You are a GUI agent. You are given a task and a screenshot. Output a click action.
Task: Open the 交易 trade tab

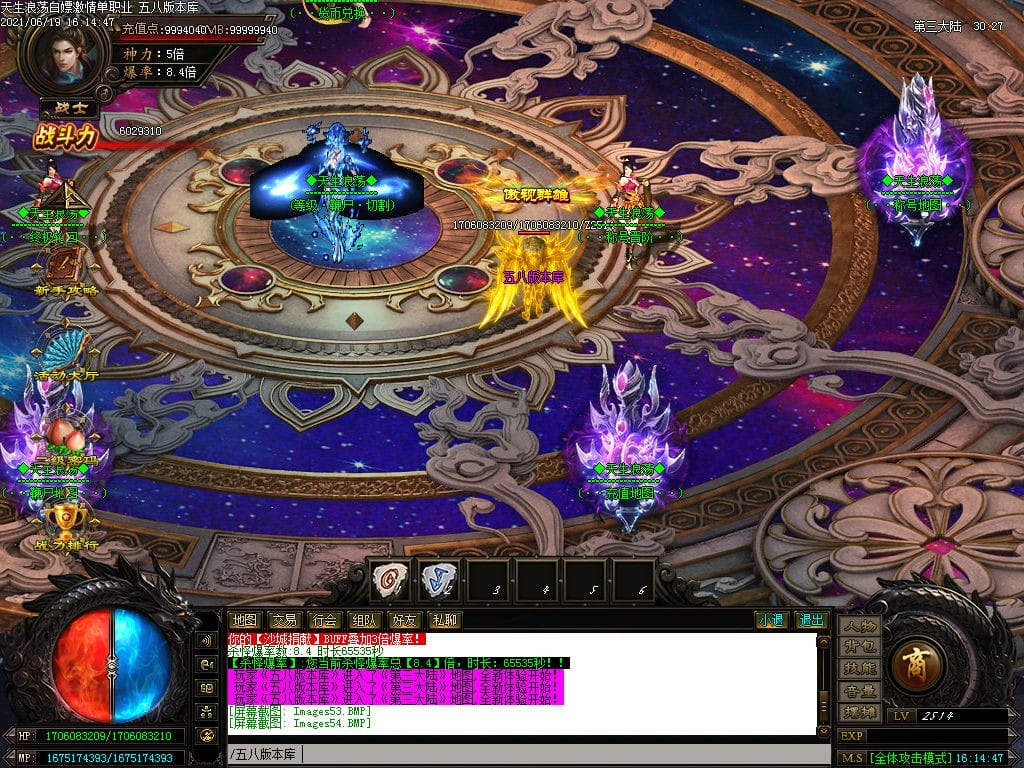point(284,620)
